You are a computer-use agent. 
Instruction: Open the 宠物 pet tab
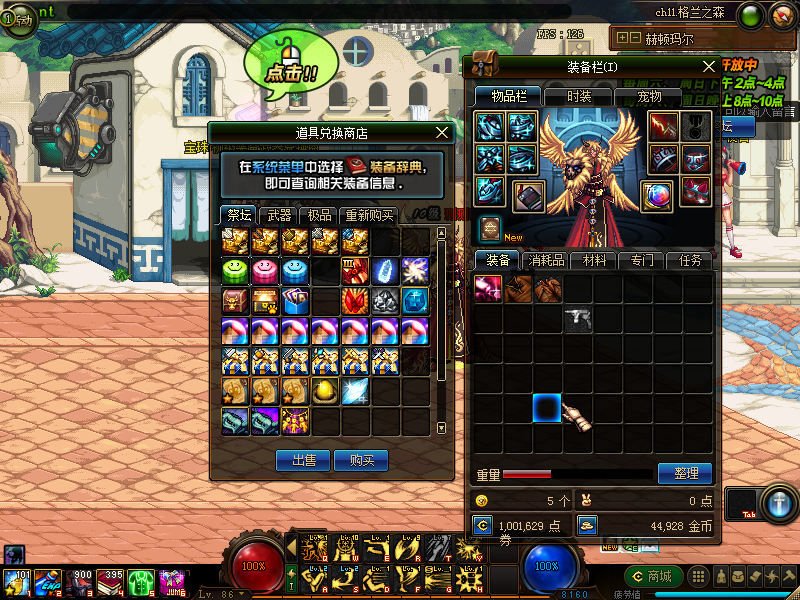(x=649, y=96)
